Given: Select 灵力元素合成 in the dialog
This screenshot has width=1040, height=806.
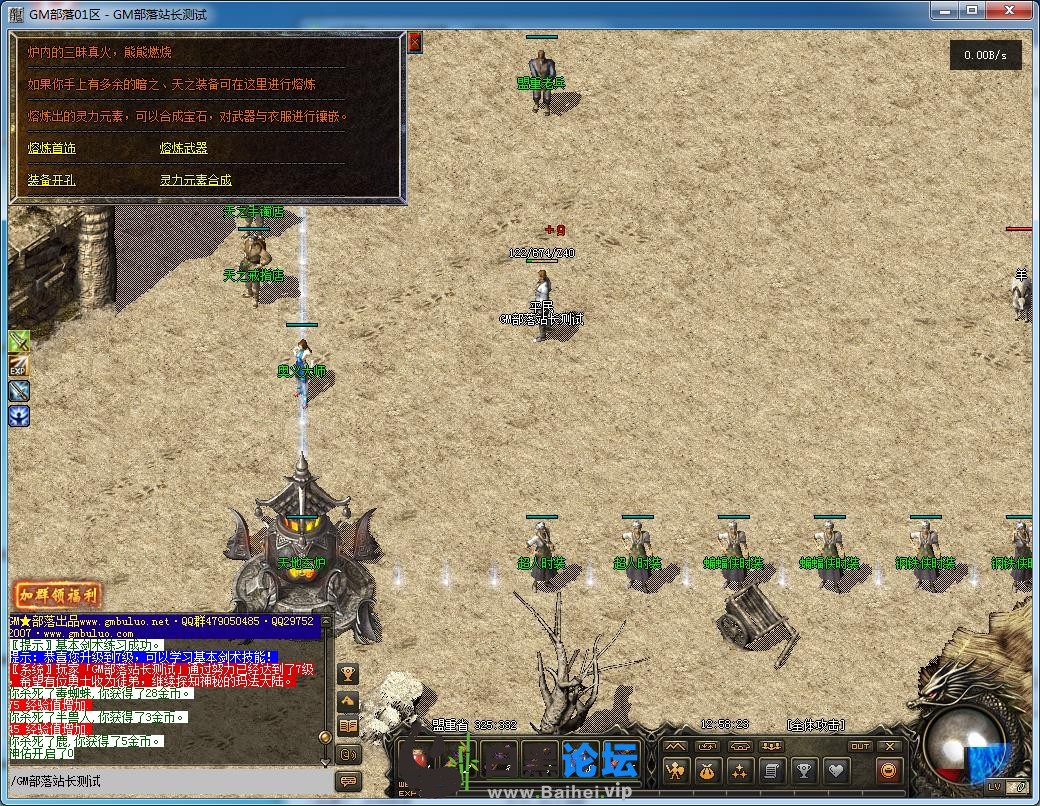Looking at the screenshot, I should pos(196,180).
